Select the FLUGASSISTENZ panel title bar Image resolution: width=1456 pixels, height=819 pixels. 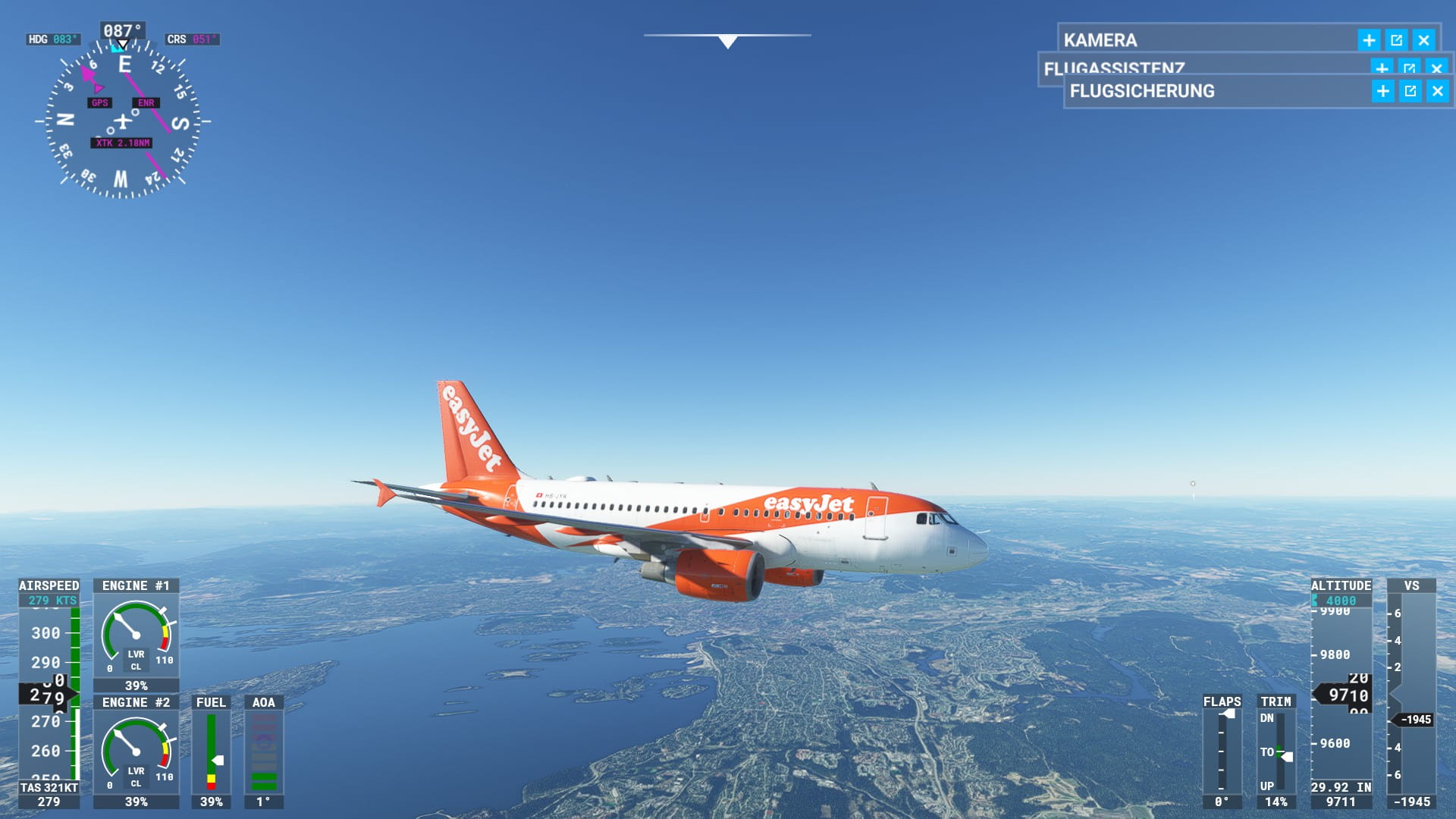(x=1113, y=67)
